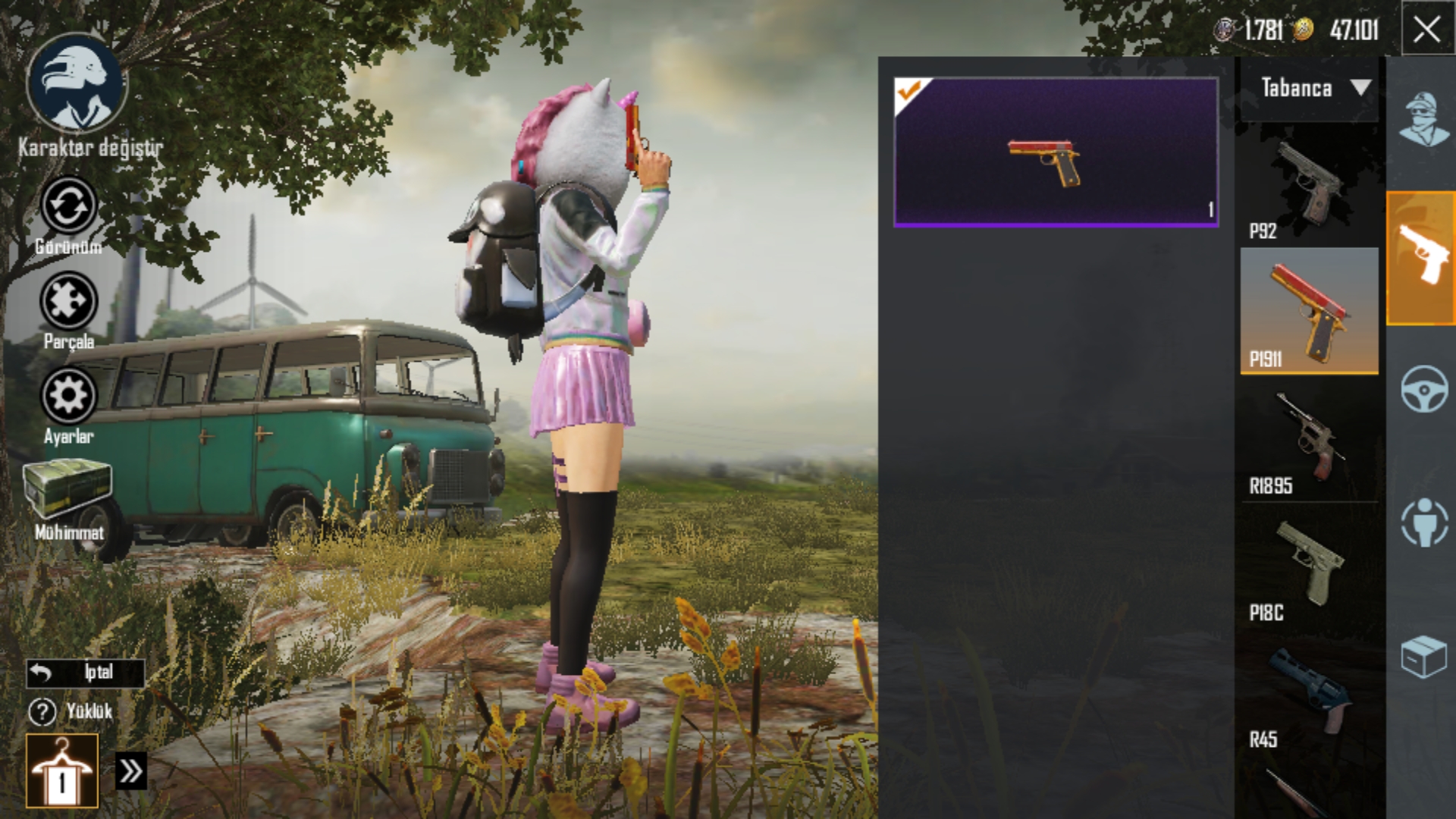Open the Parçala dismantle option
The image size is (1456, 819).
68,302
